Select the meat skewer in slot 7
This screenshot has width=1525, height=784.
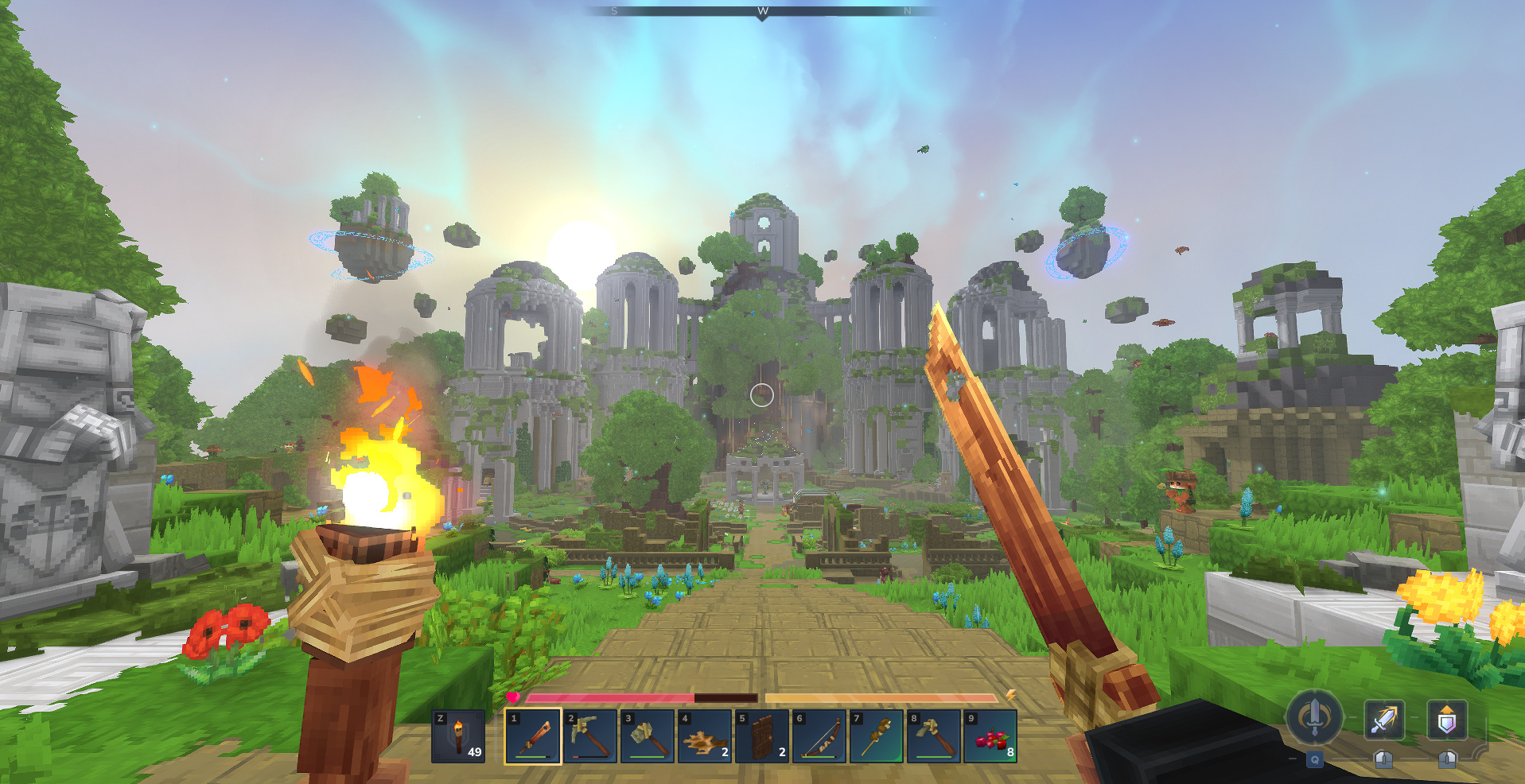[x=876, y=736]
